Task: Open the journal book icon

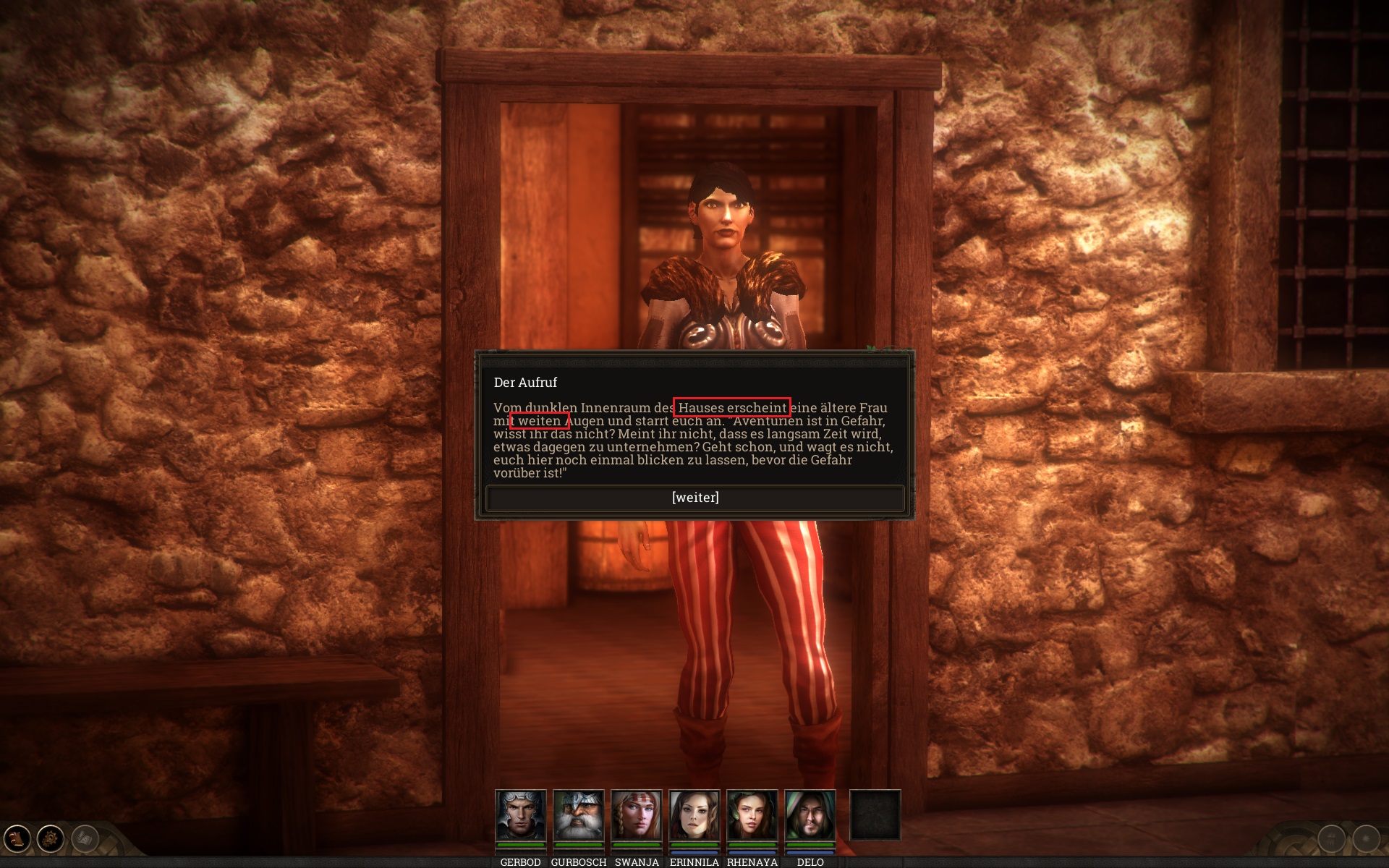Action: [x=17, y=839]
